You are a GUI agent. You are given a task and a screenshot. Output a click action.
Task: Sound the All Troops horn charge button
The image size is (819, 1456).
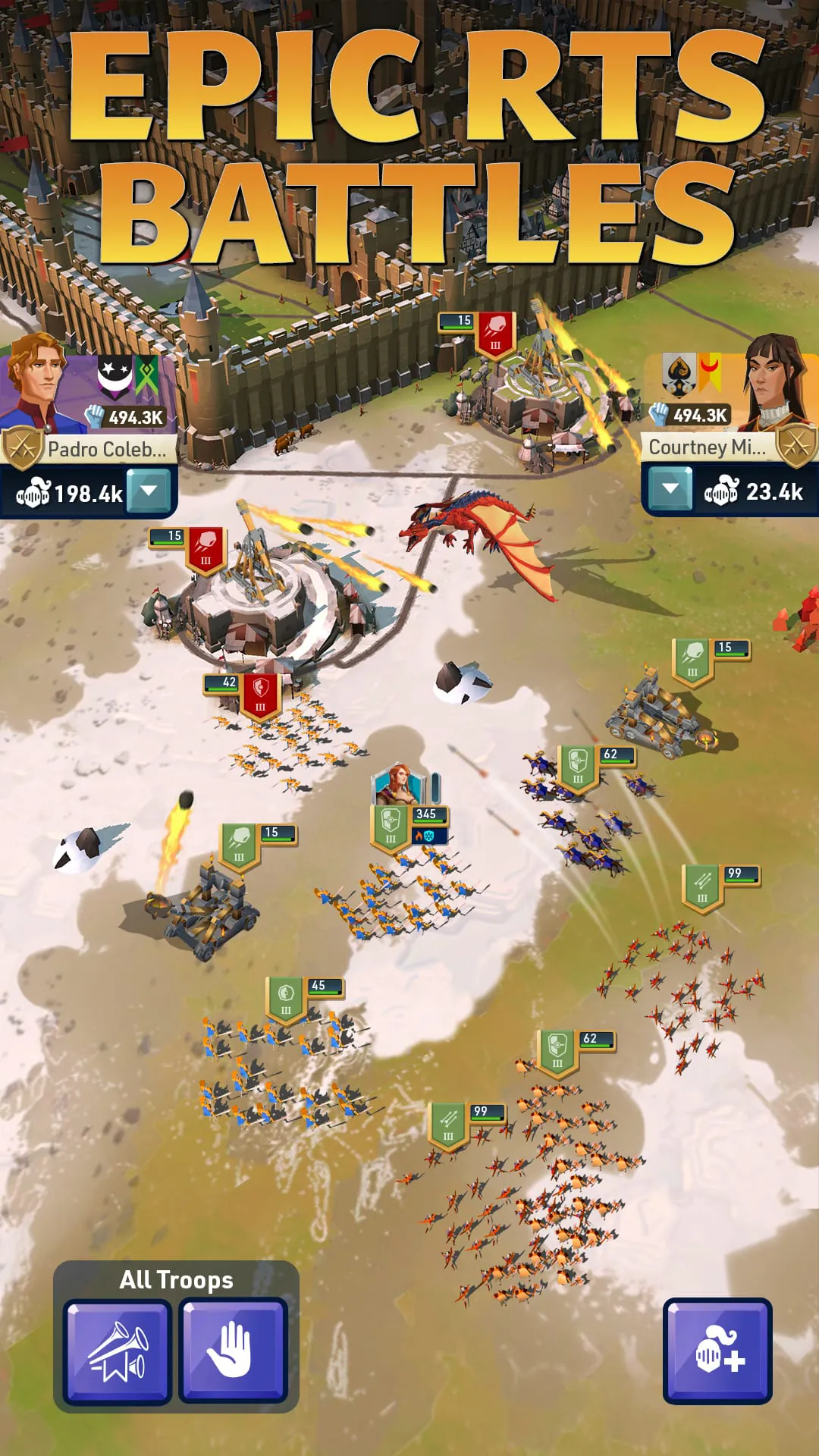tap(118, 1351)
